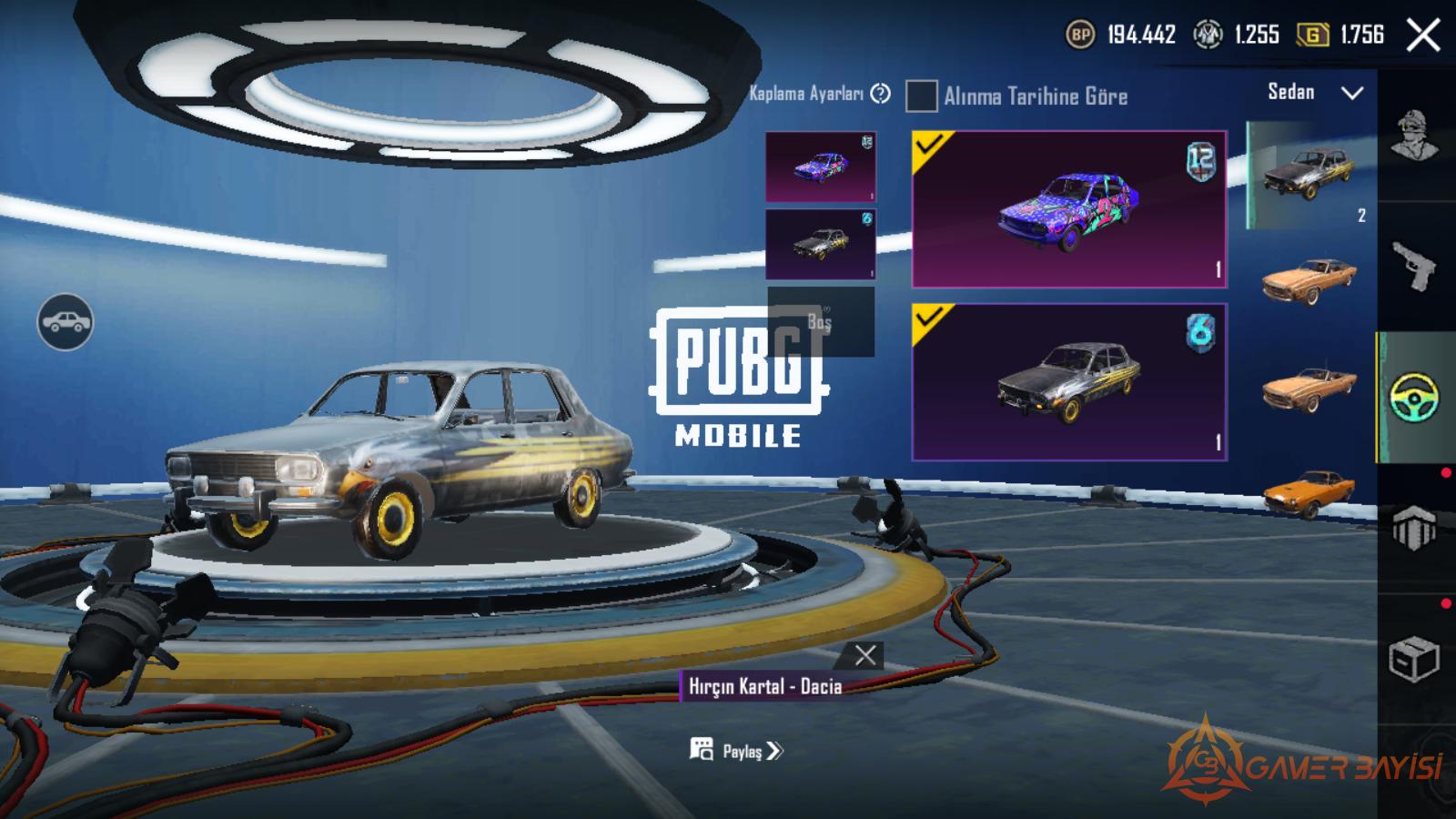
Task: Select the silver eagle Dacia skin card
Action: 1069,382
